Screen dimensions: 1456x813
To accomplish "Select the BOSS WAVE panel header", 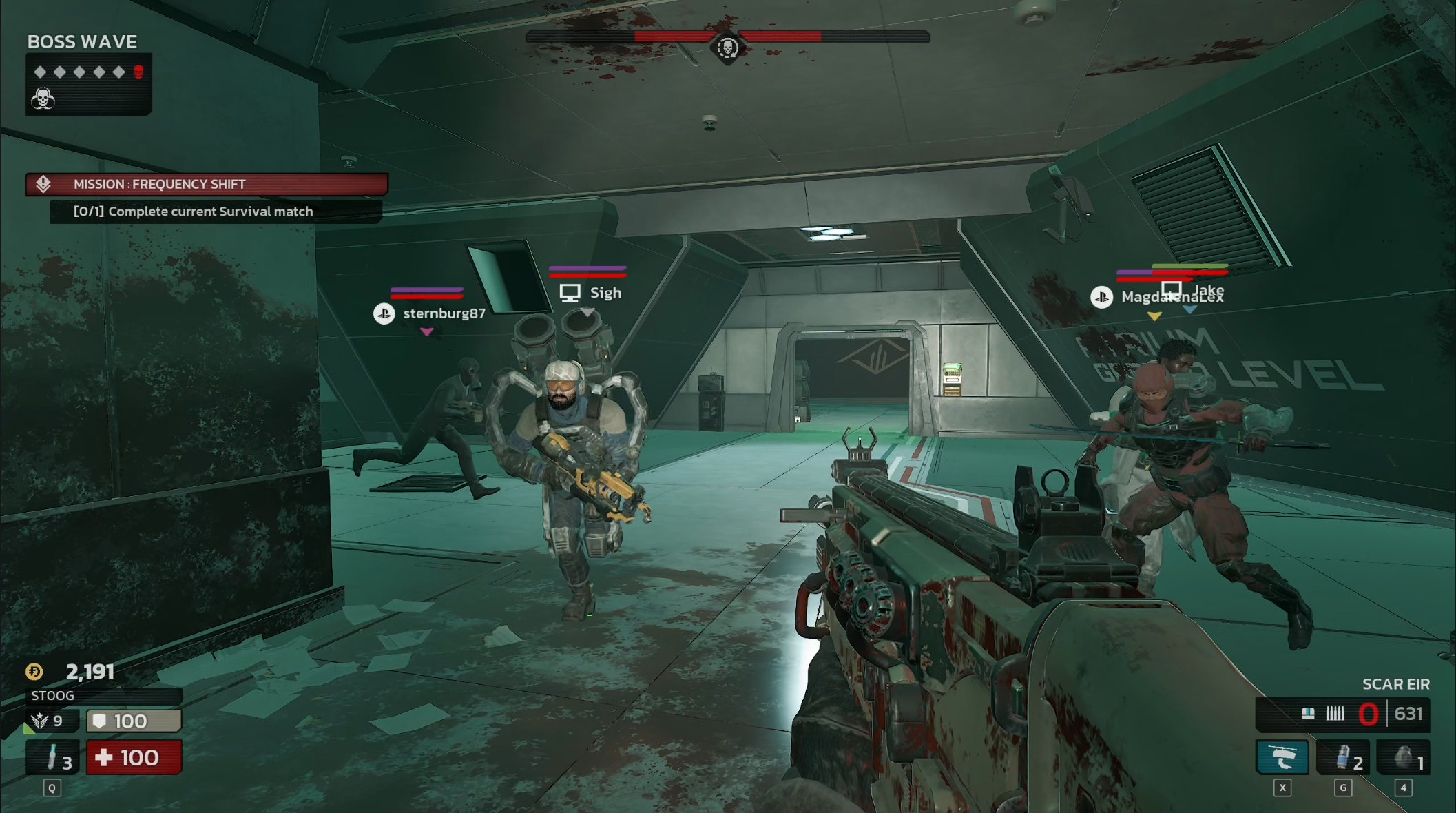I will [82, 42].
